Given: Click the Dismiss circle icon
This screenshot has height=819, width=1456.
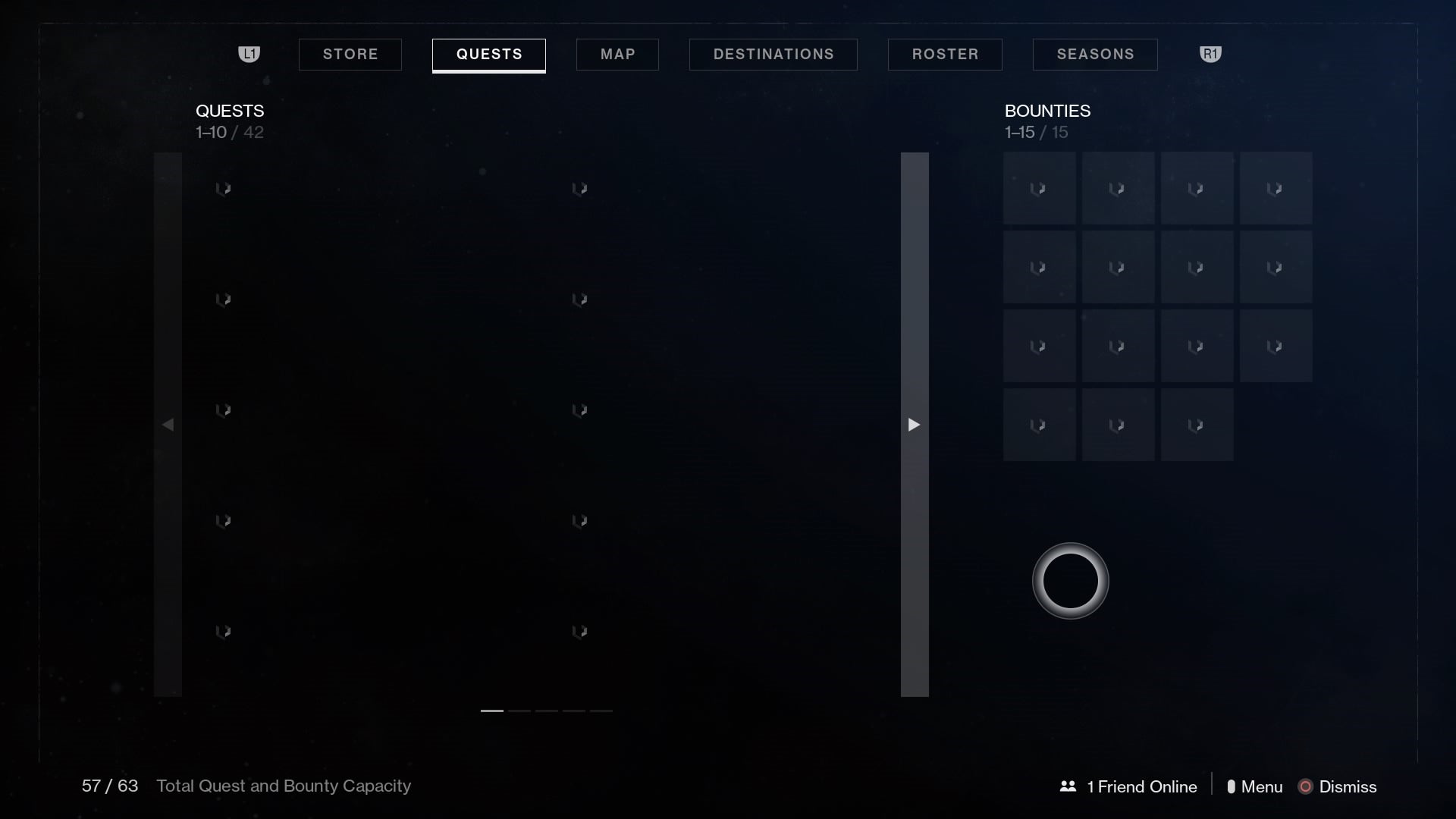Looking at the screenshot, I should 1306,786.
